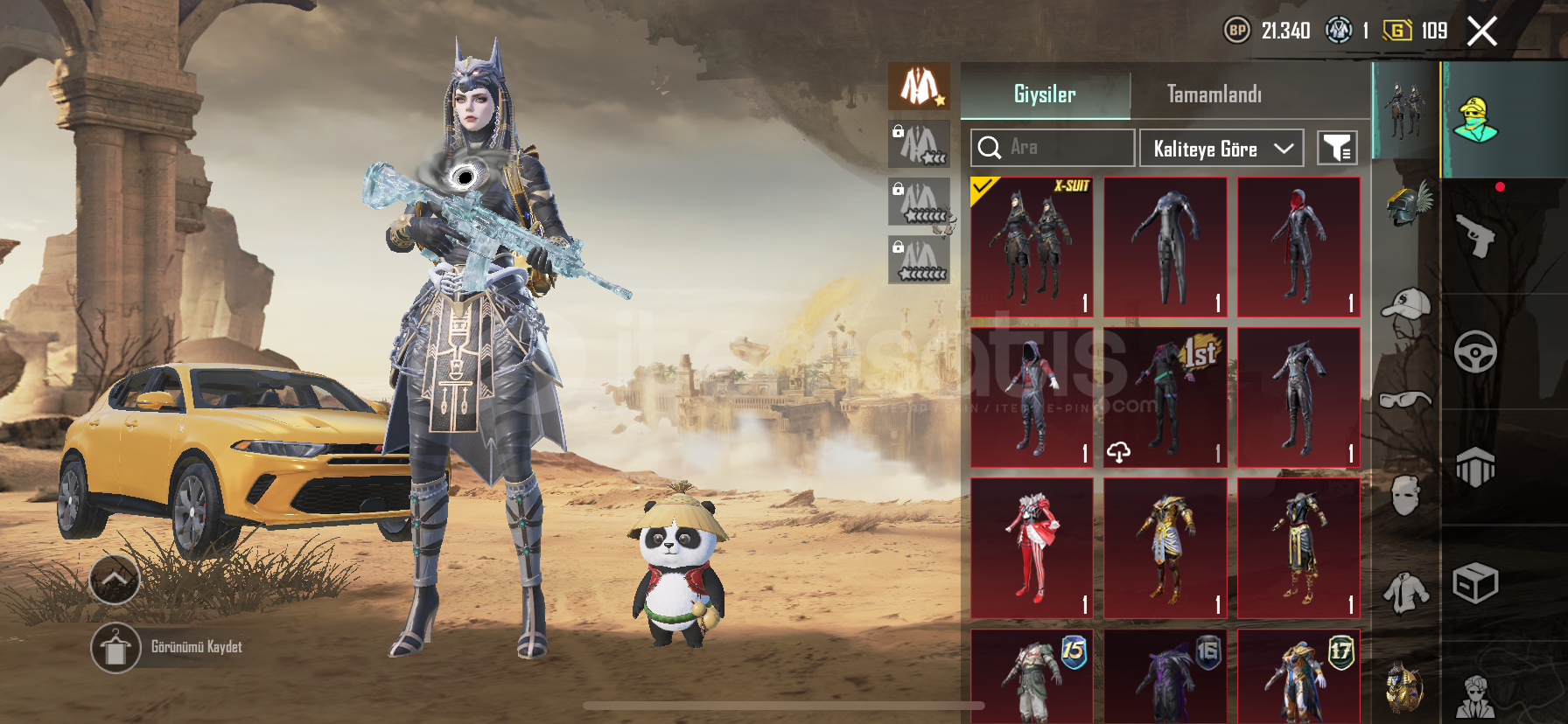This screenshot has height=724, width=1568.
Task: Click the Ara search field
Action: [1052, 148]
